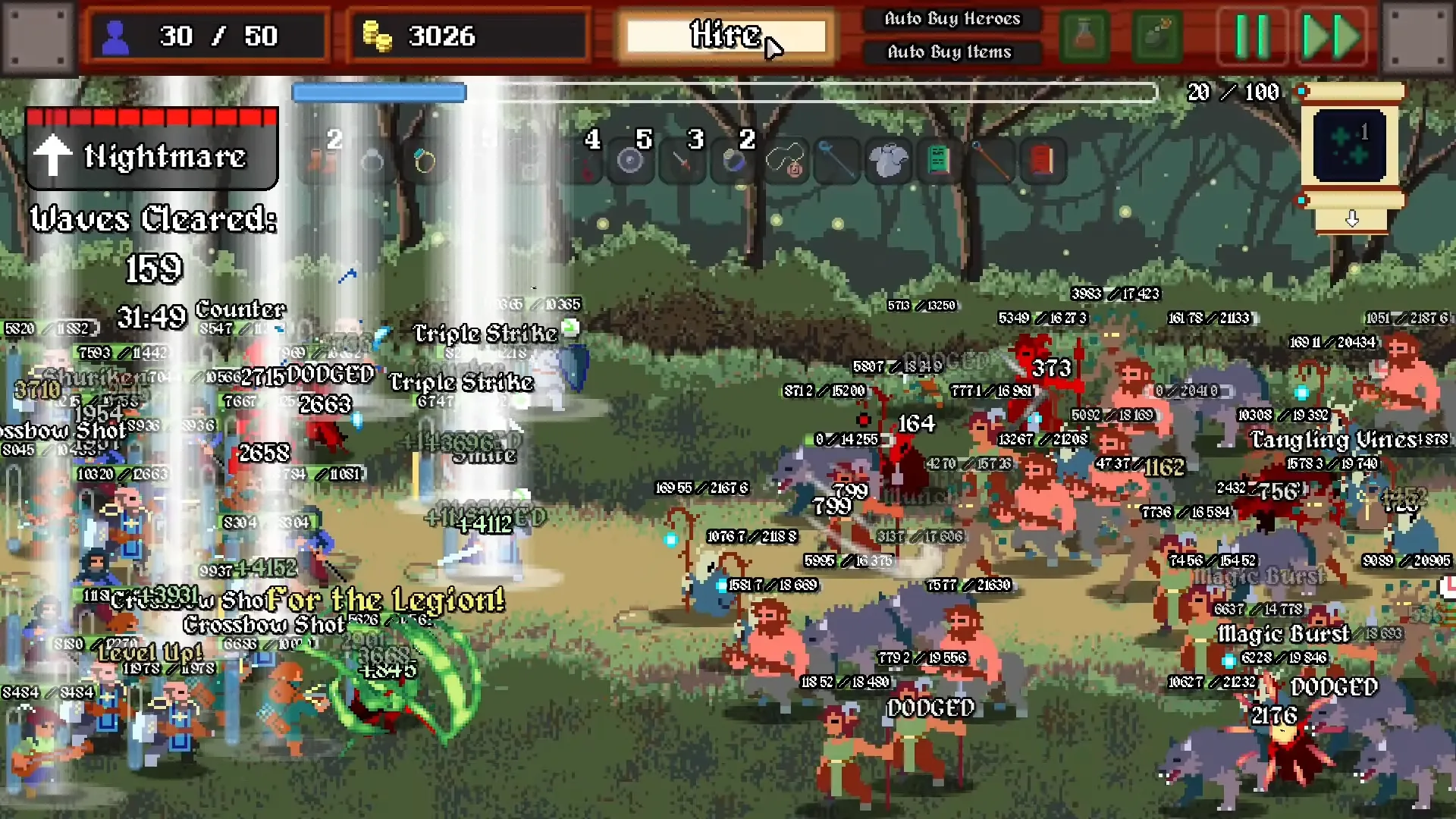Use the green bomb button
This screenshot has height=819, width=1456.
click(x=1157, y=36)
